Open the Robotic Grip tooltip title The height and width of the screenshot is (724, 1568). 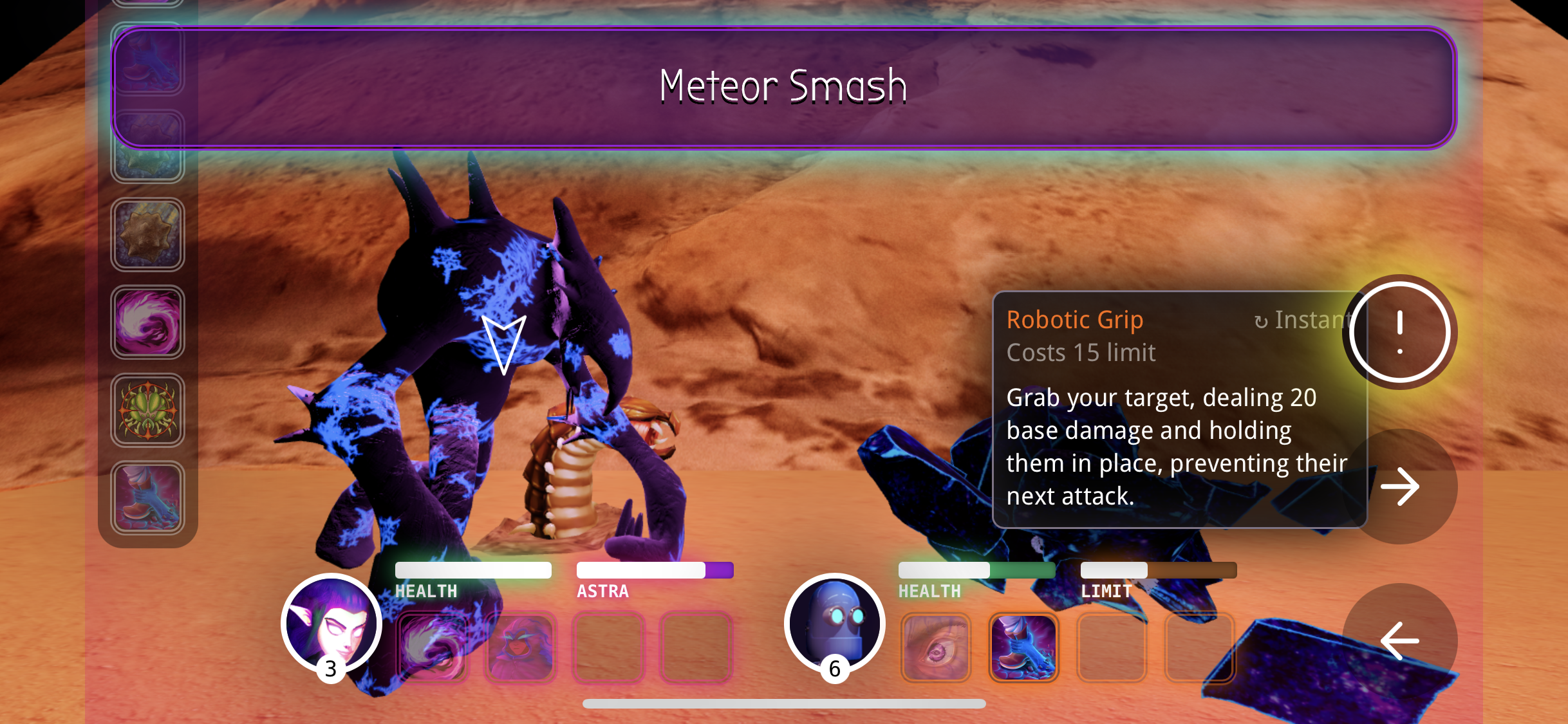pos(1075,320)
